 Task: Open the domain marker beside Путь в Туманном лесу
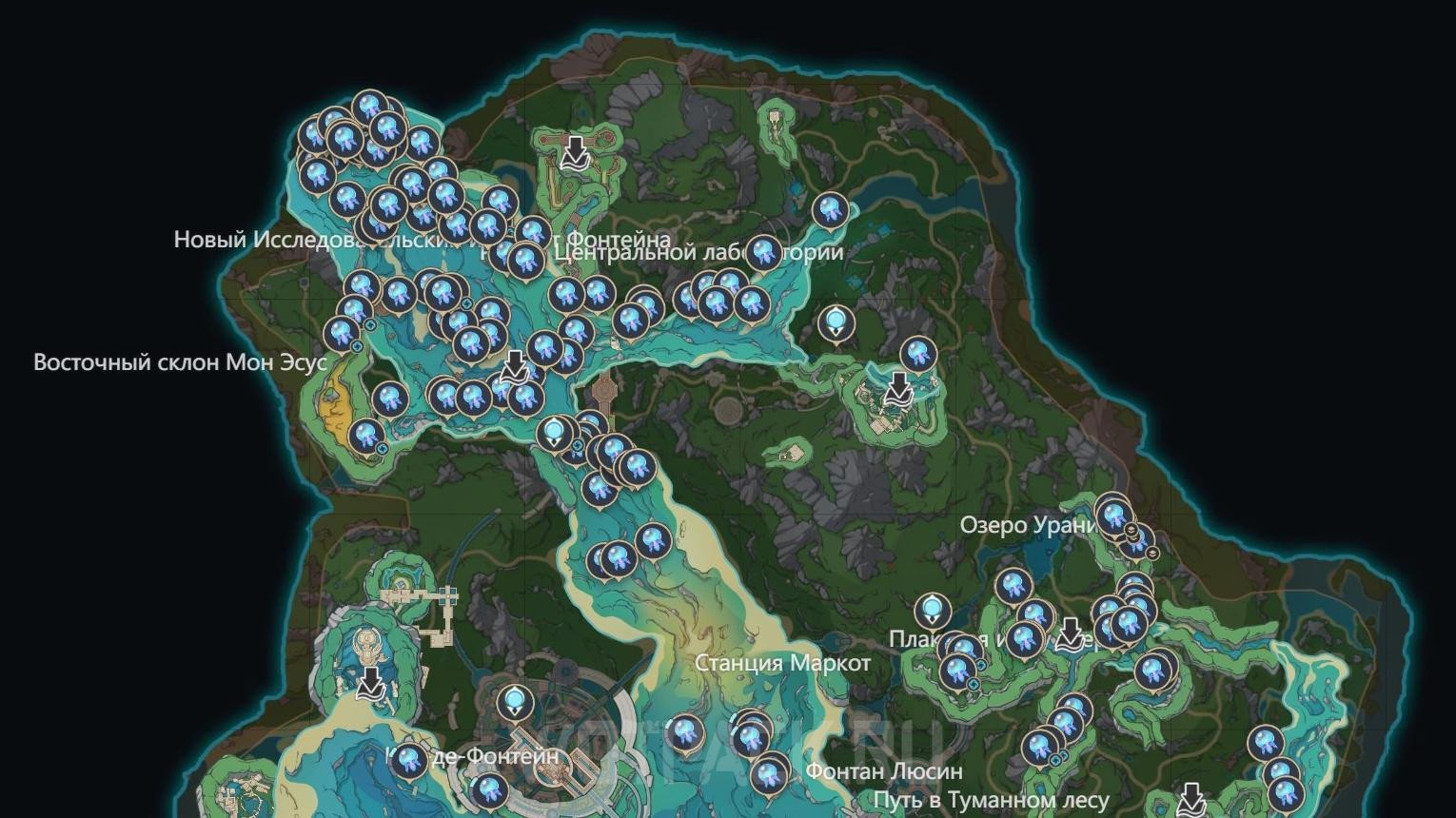pos(1190,800)
